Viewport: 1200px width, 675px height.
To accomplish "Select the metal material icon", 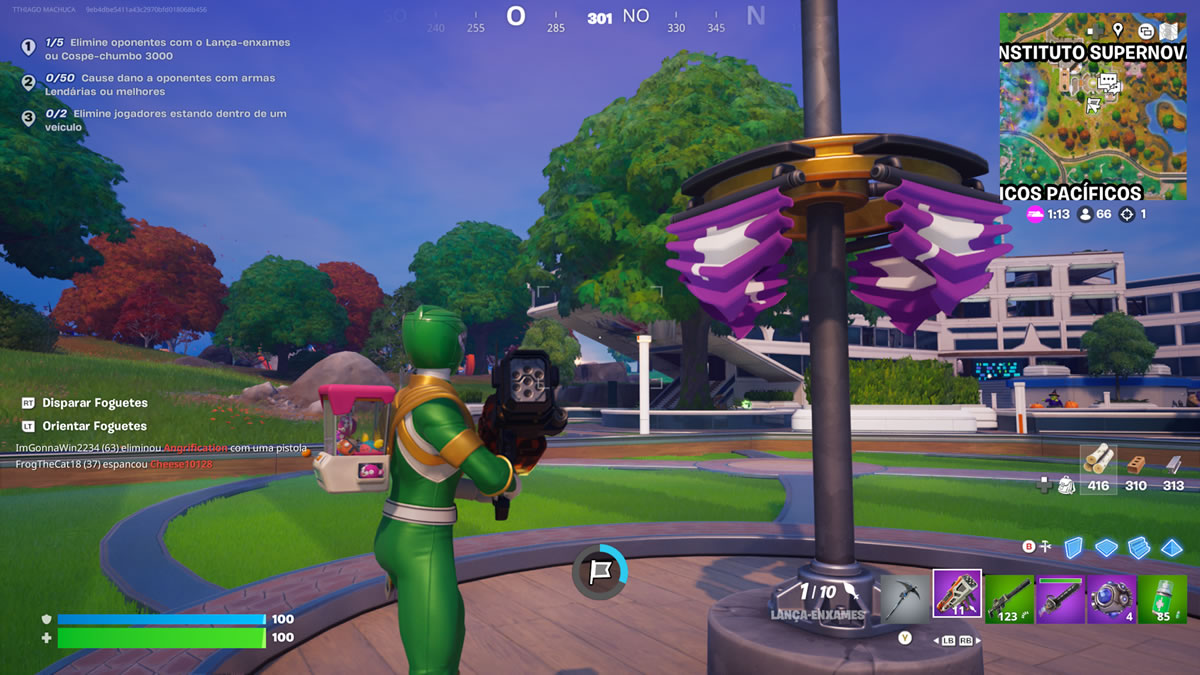I will (1174, 464).
